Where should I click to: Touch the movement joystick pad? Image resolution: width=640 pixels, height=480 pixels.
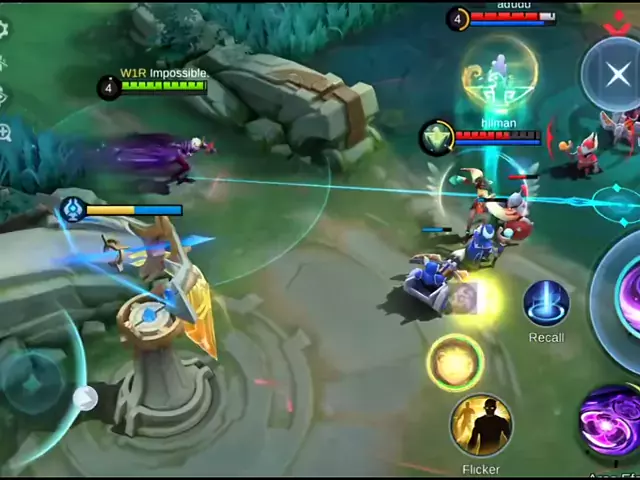[x=34, y=382]
